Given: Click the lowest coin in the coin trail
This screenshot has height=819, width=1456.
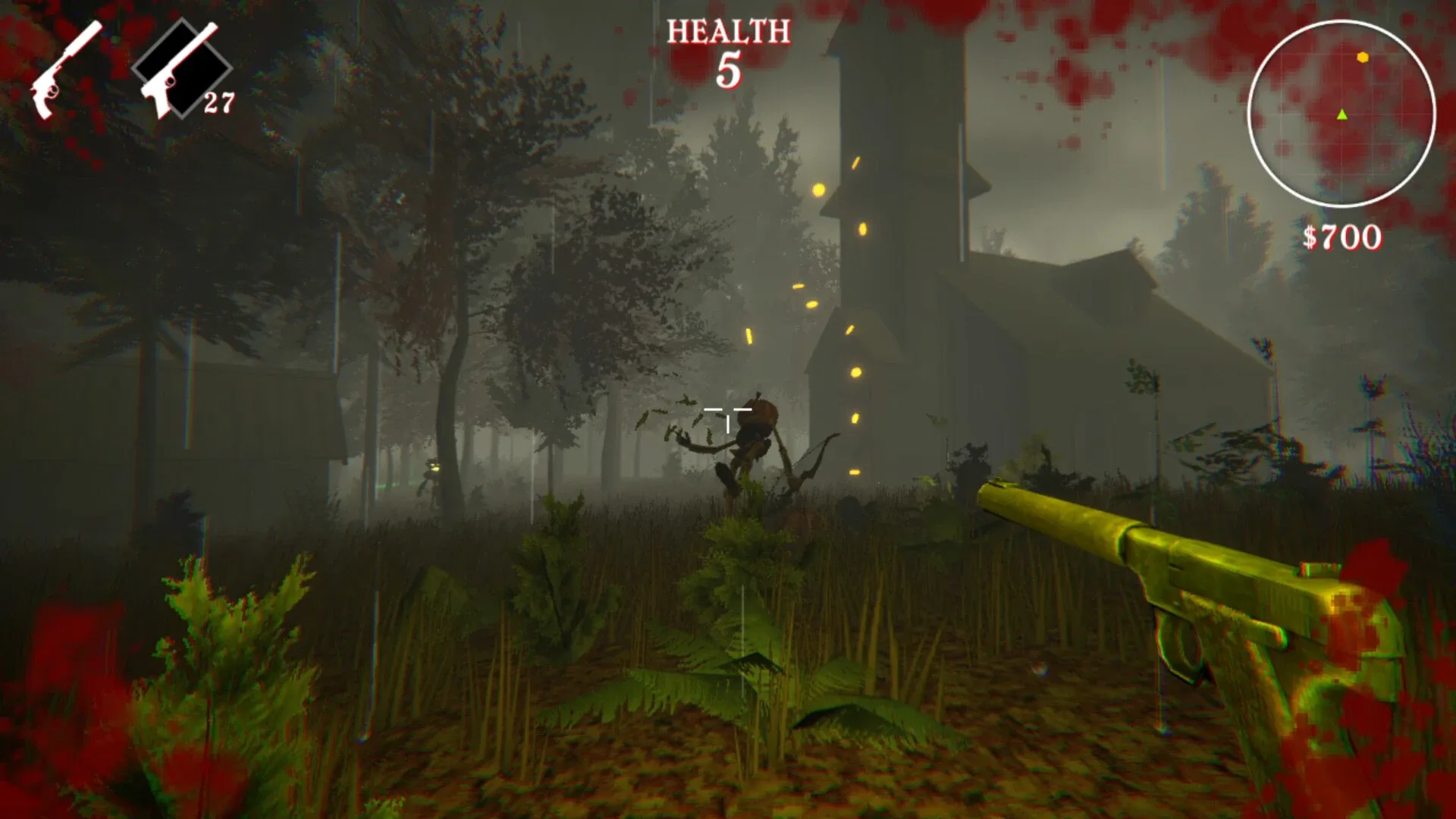Looking at the screenshot, I should [x=856, y=470].
